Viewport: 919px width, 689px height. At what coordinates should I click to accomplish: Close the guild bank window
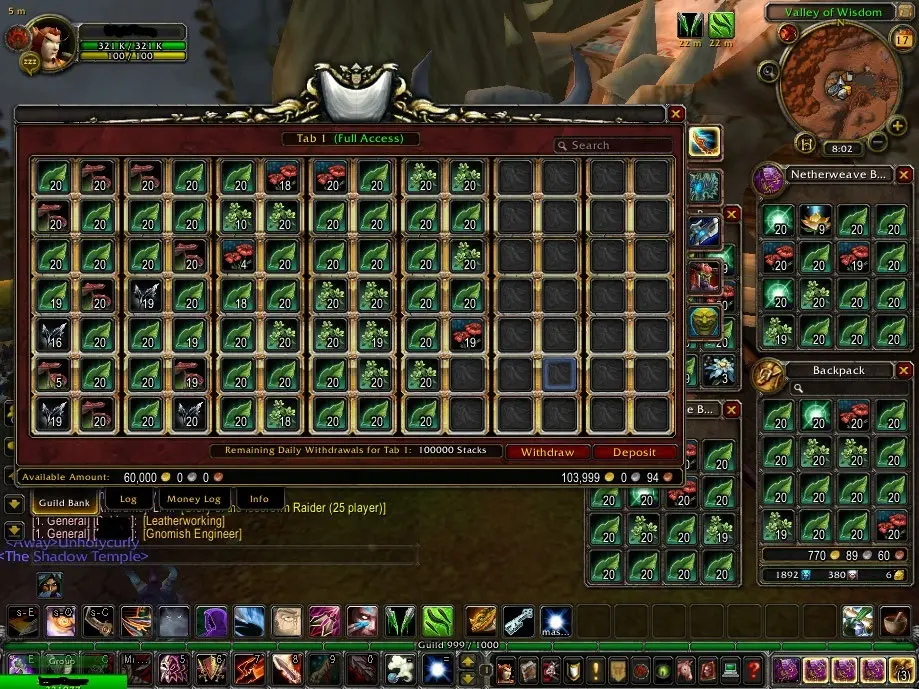point(676,115)
